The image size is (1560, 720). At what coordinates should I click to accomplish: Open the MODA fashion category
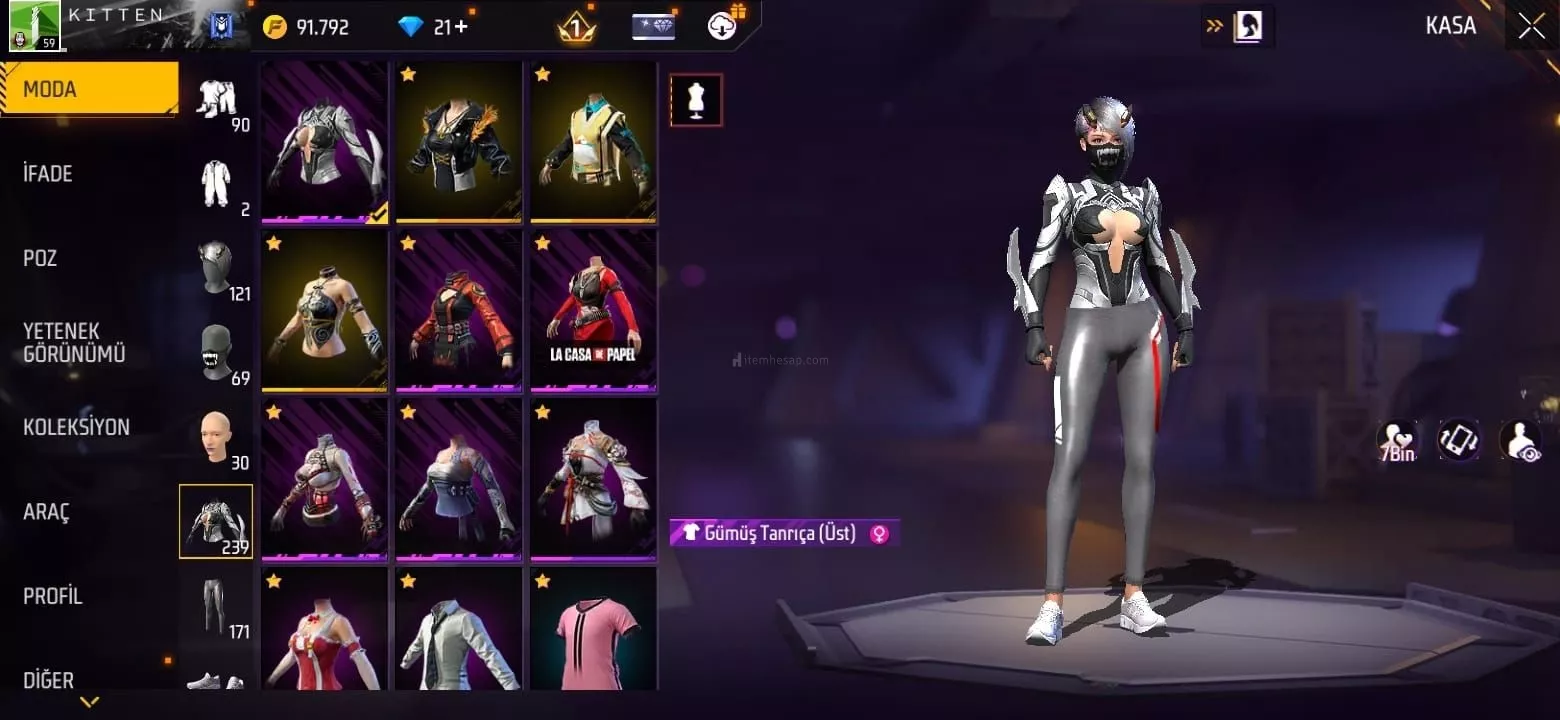[88, 90]
